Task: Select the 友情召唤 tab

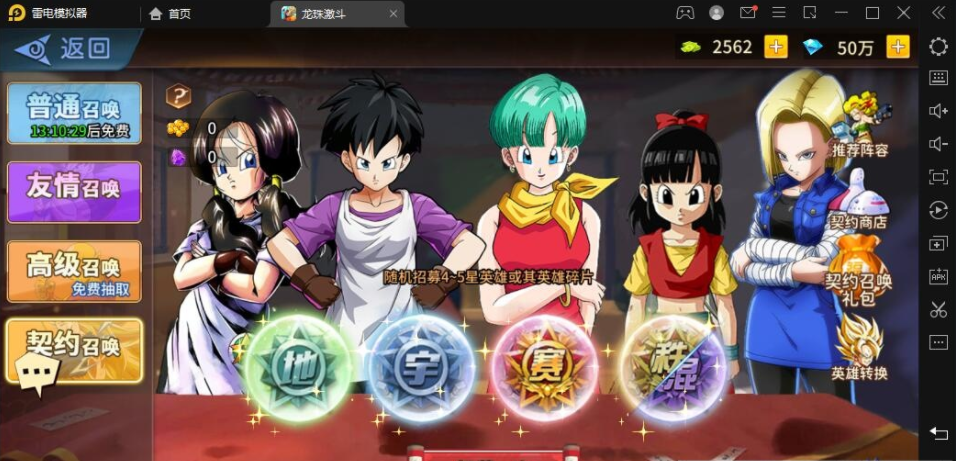Action: pos(74,191)
